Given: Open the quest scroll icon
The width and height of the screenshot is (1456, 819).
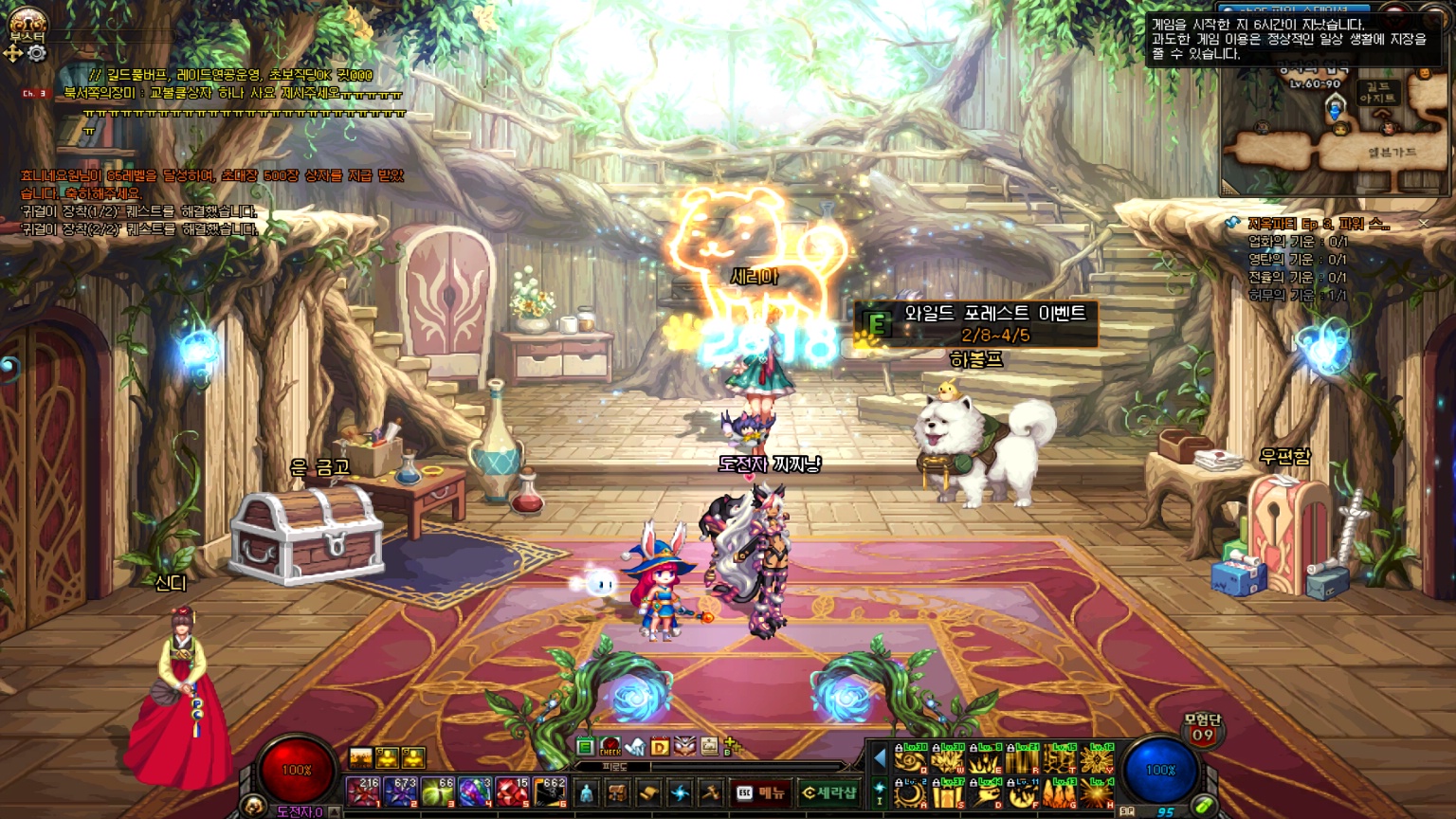Looking at the screenshot, I should point(648,793).
